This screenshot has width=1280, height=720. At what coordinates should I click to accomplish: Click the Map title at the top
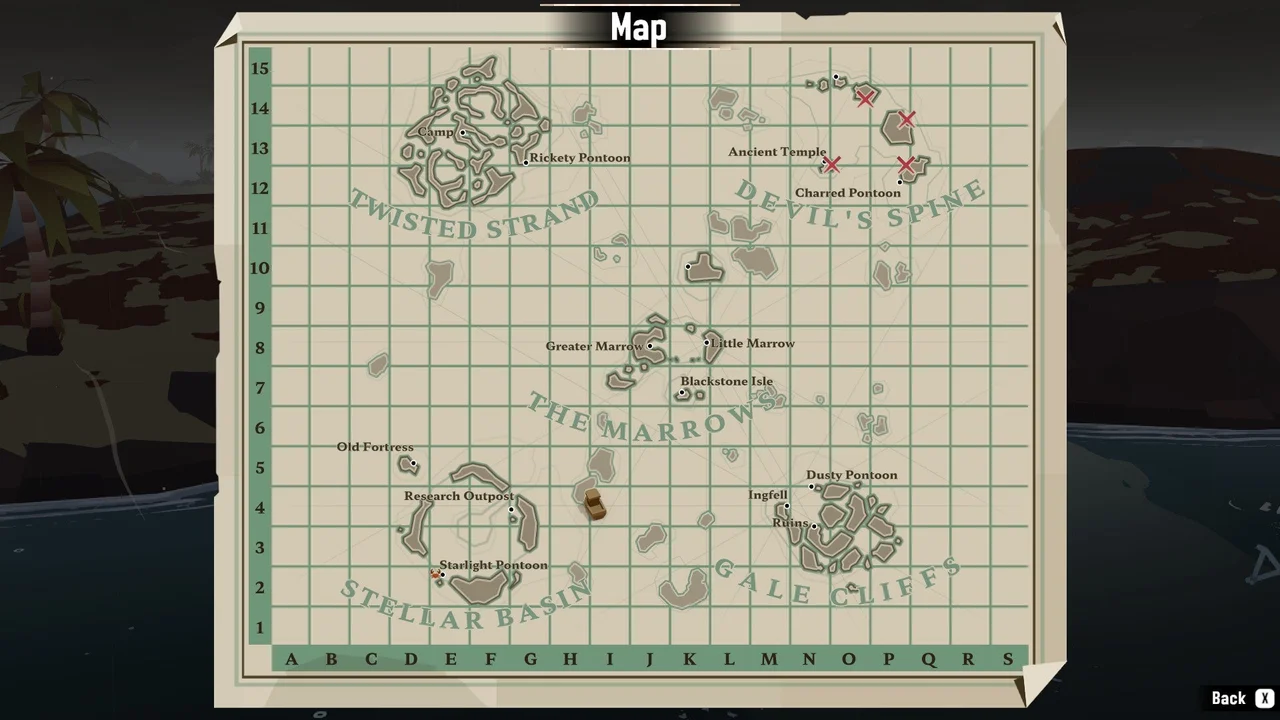[x=638, y=28]
